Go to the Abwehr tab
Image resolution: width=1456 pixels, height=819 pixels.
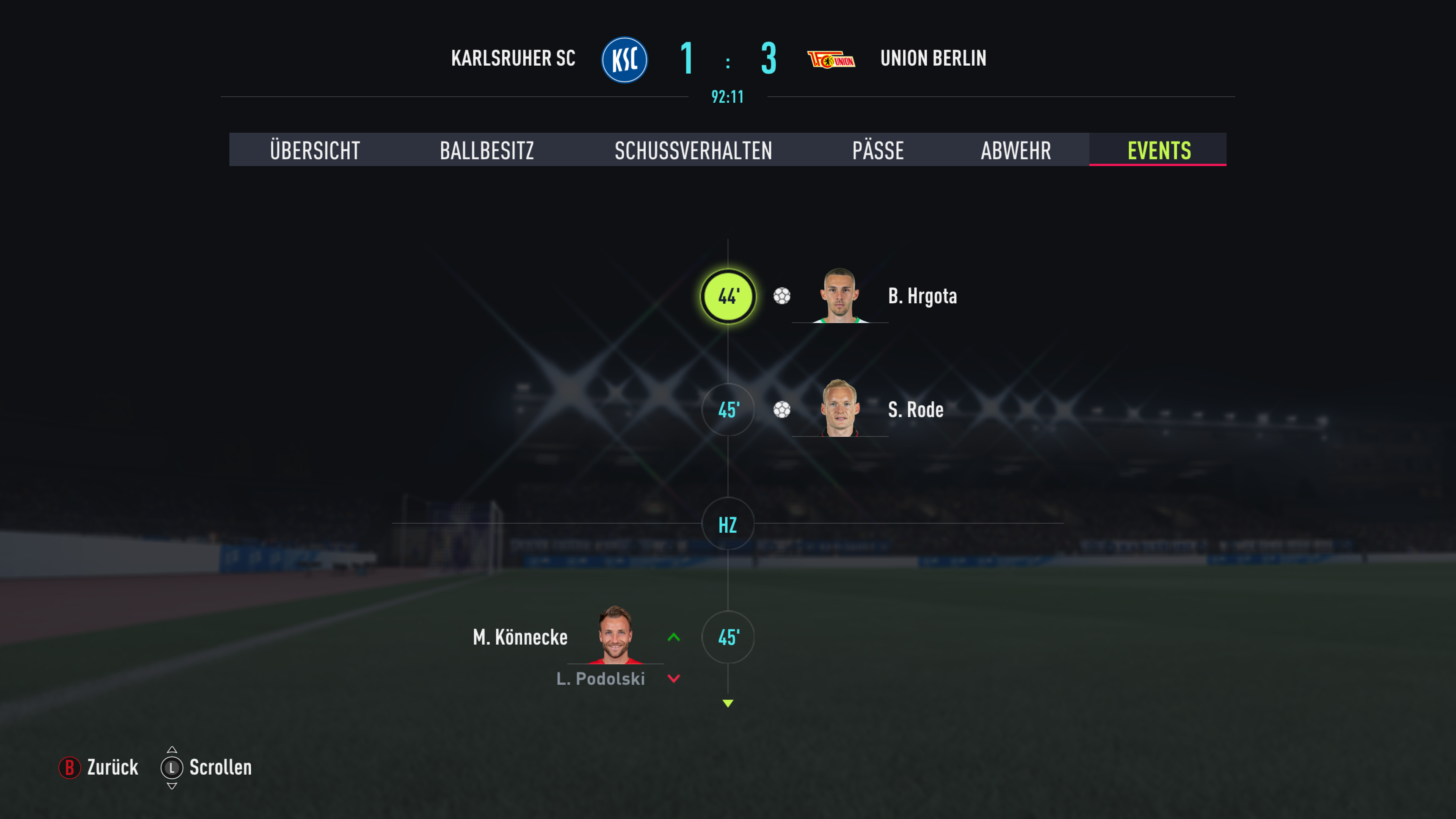coord(1016,151)
